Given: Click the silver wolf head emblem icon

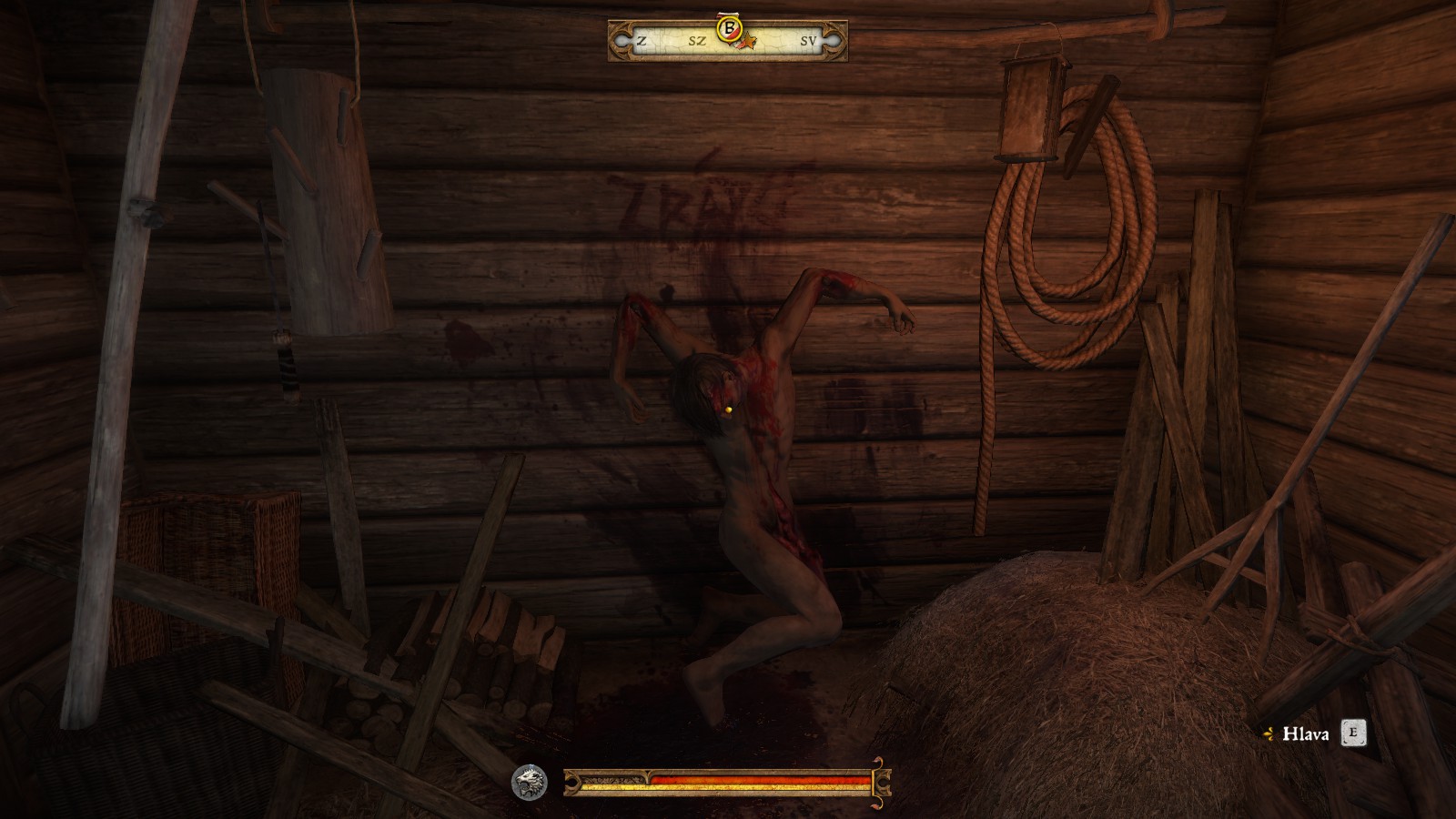Looking at the screenshot, I should [529, 783].
